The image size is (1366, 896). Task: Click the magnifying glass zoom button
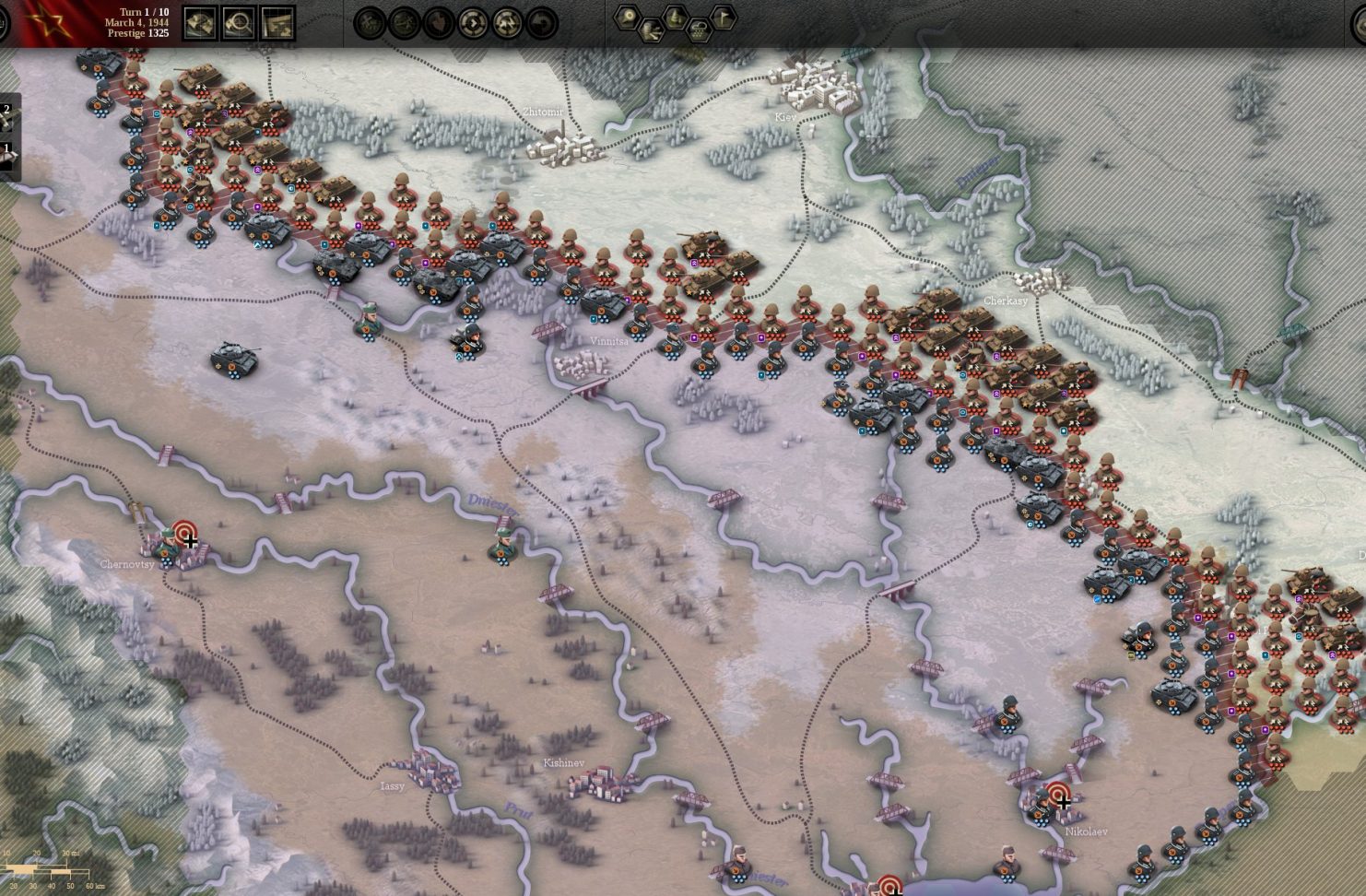[239, 22]
